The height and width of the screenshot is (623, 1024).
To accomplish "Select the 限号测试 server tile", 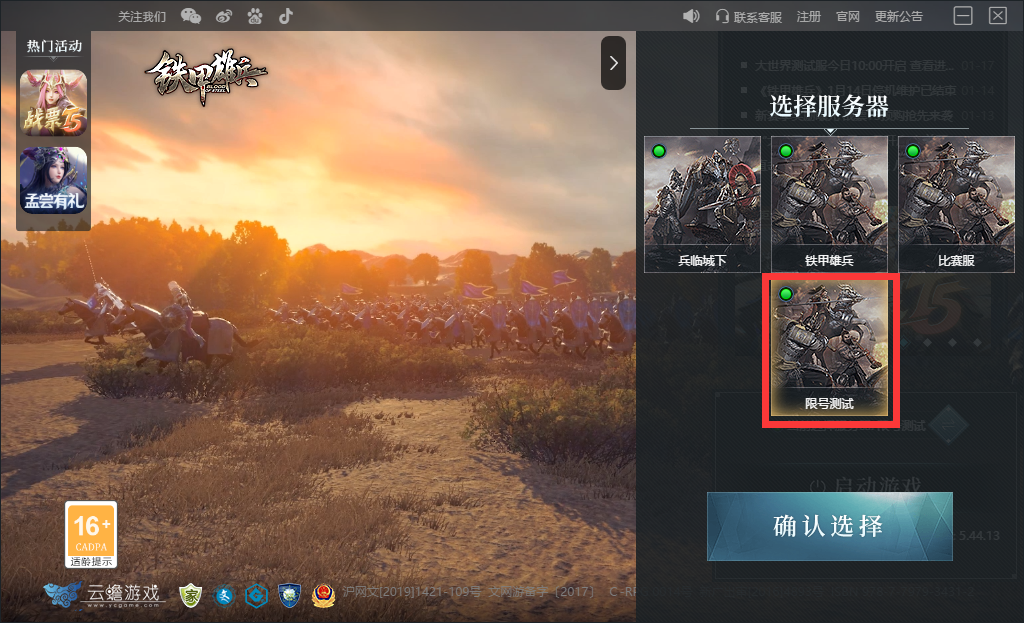I will [x=829, y=349].
